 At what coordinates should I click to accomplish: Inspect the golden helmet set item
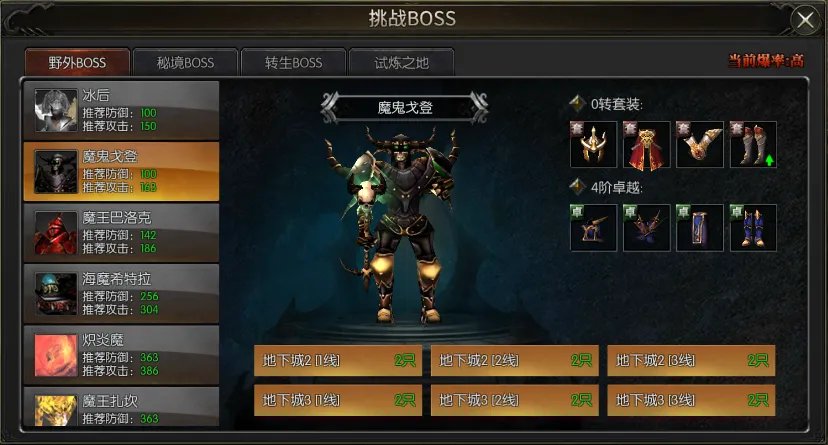[x=593, y=145]
